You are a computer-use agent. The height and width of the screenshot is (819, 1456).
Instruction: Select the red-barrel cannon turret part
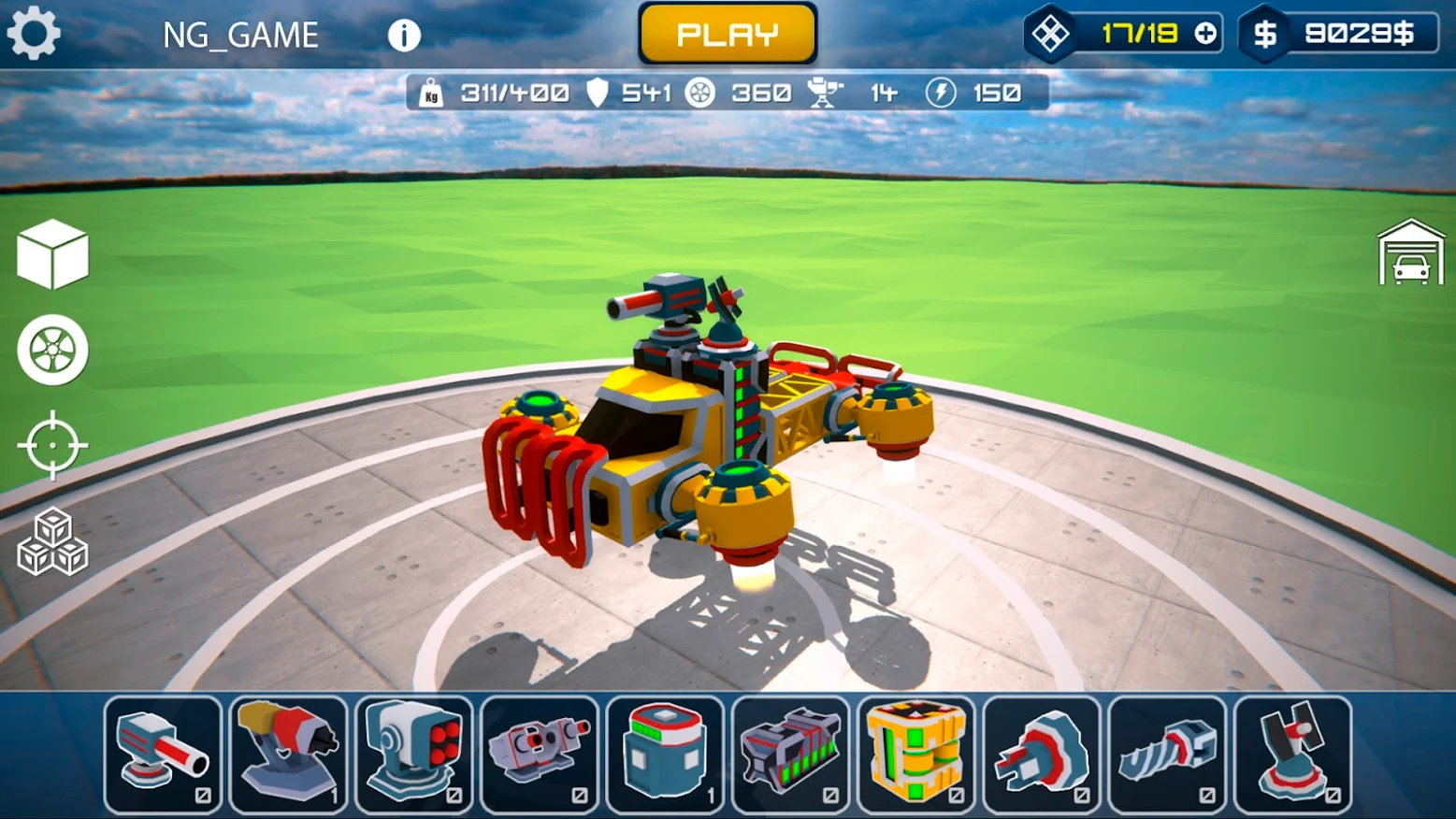tap(163, 754)
